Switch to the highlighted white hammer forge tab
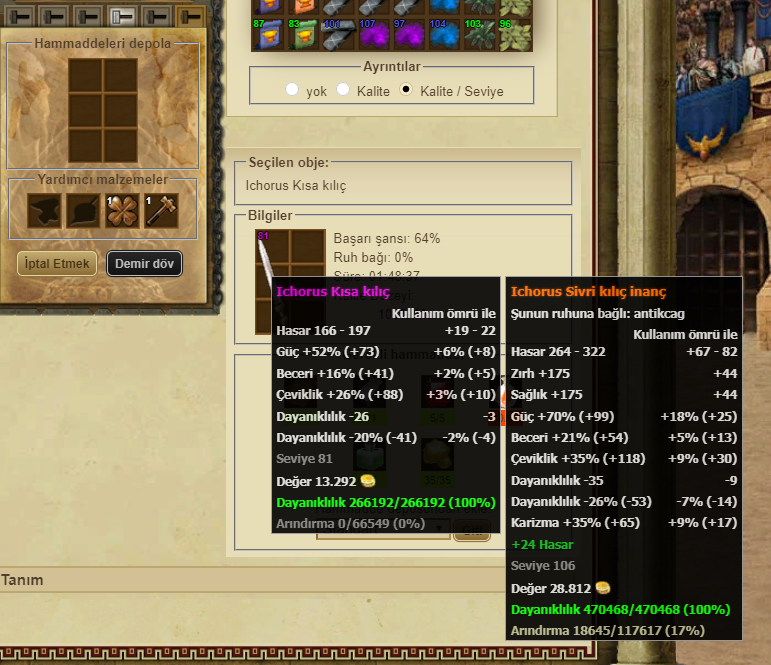Viewport: 771px width, 665px height. (x=122, y=16)
